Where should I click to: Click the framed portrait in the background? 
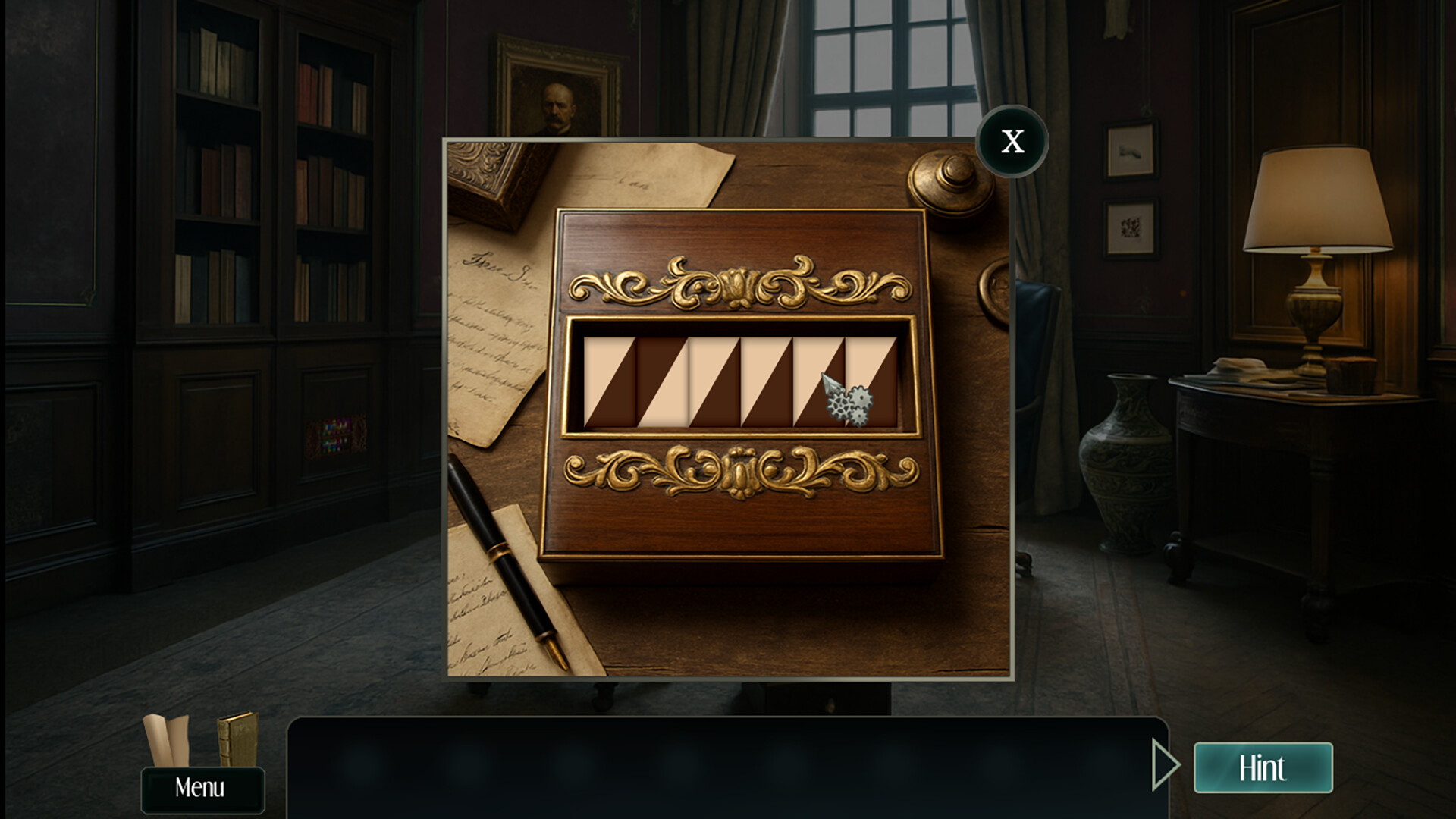coord(554,91)
